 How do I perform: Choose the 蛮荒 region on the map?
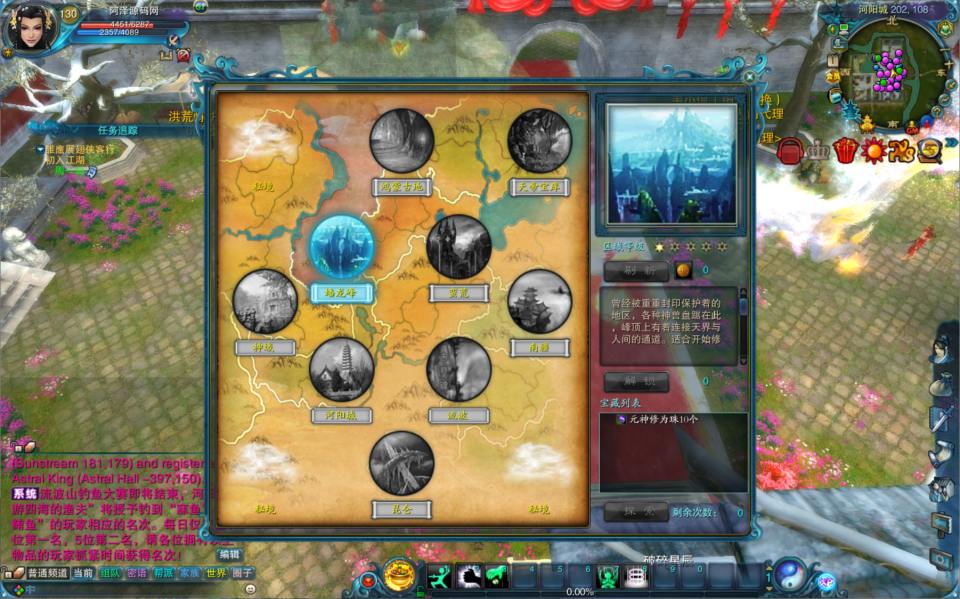coord(459,247)
